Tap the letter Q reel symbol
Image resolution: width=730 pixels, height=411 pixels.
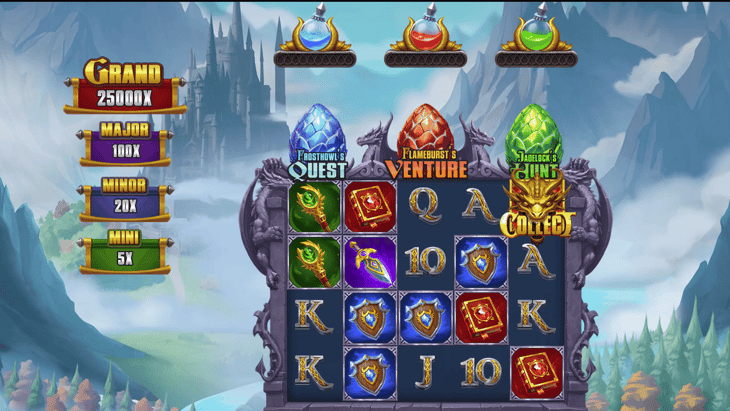coord(425,206)
